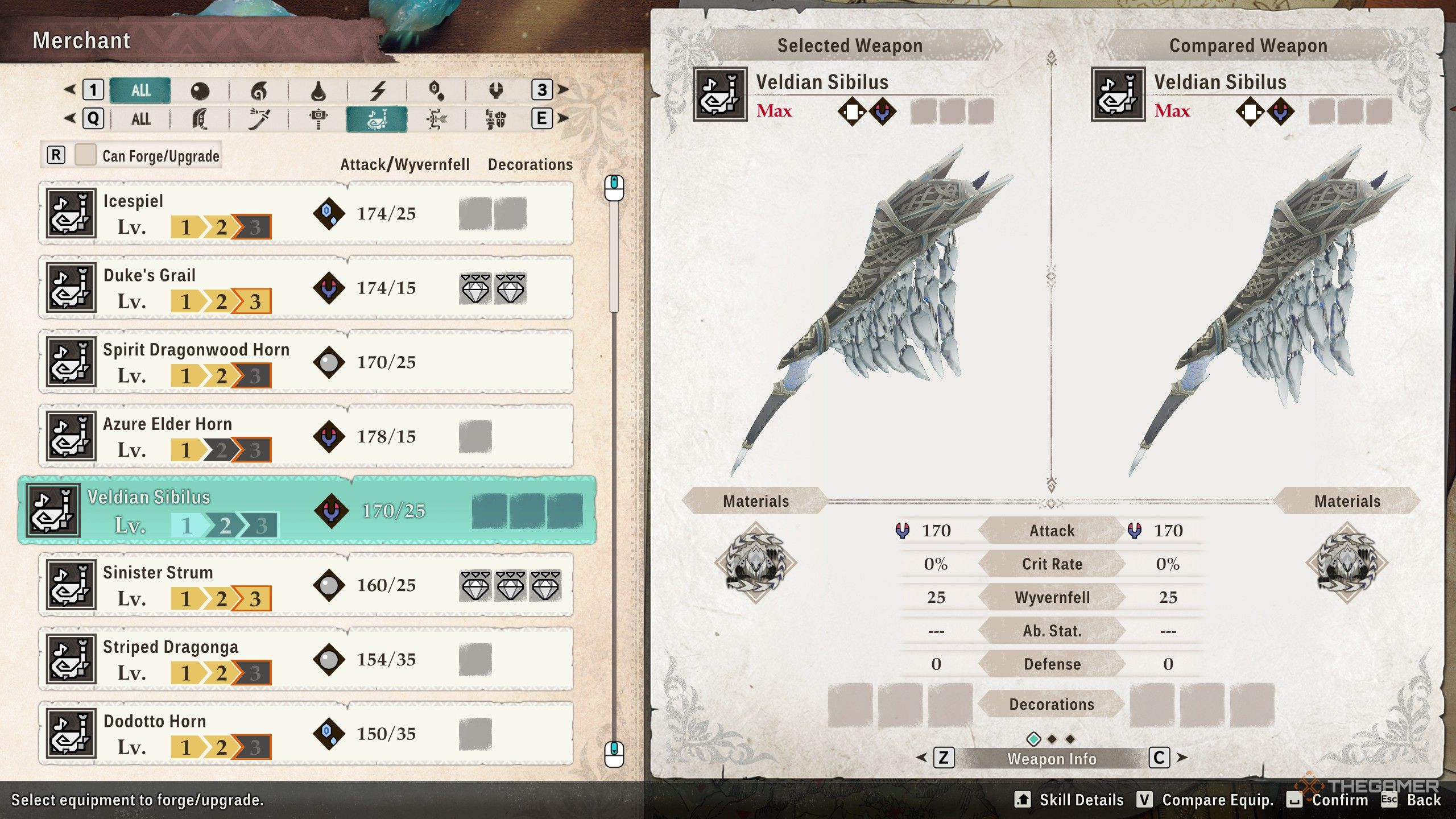1456x819 pixels.
Task: Open Compare Equip. option
Action: click(x=1217, y=800)
